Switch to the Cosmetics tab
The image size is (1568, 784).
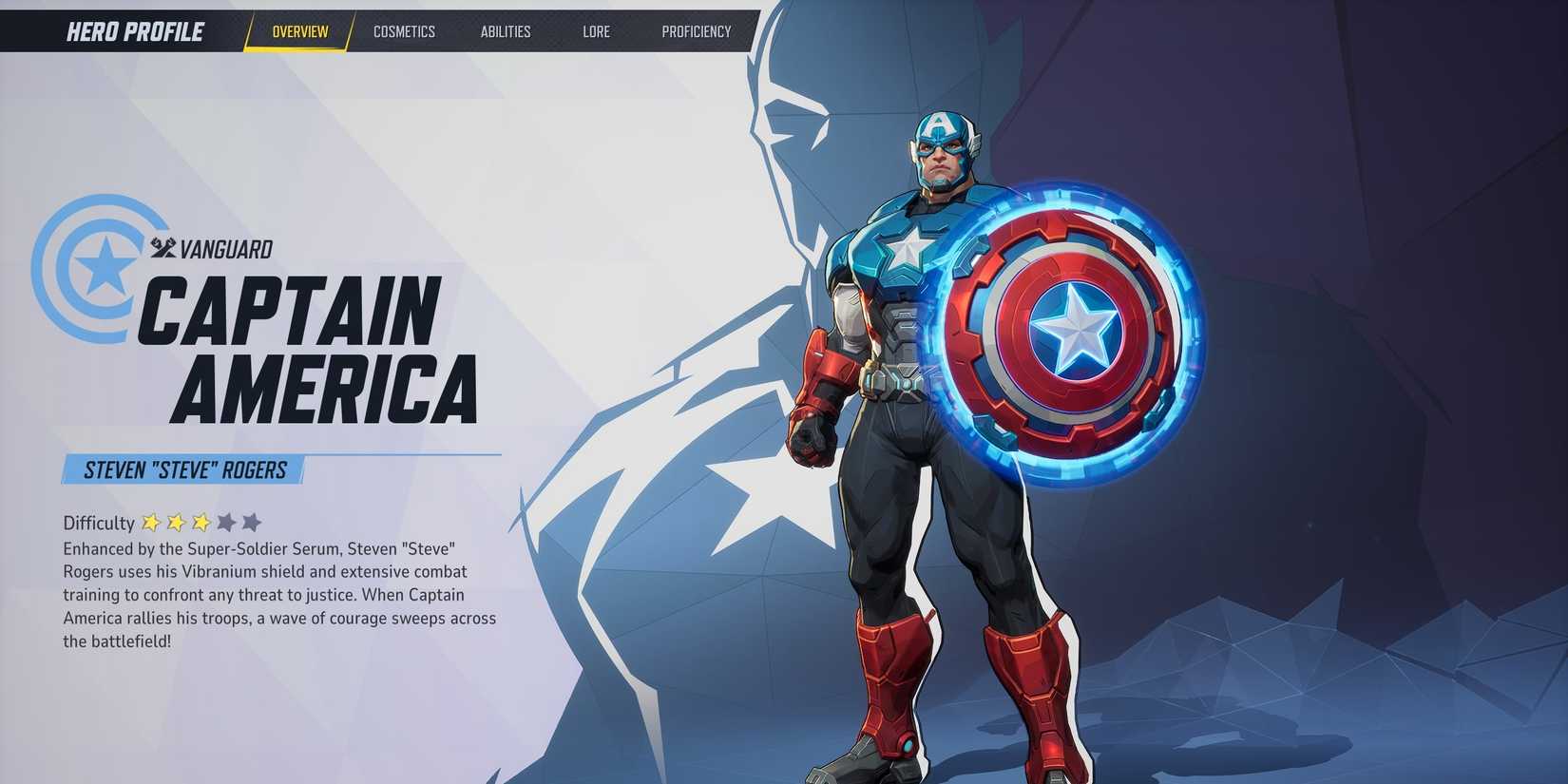(405, 31)
